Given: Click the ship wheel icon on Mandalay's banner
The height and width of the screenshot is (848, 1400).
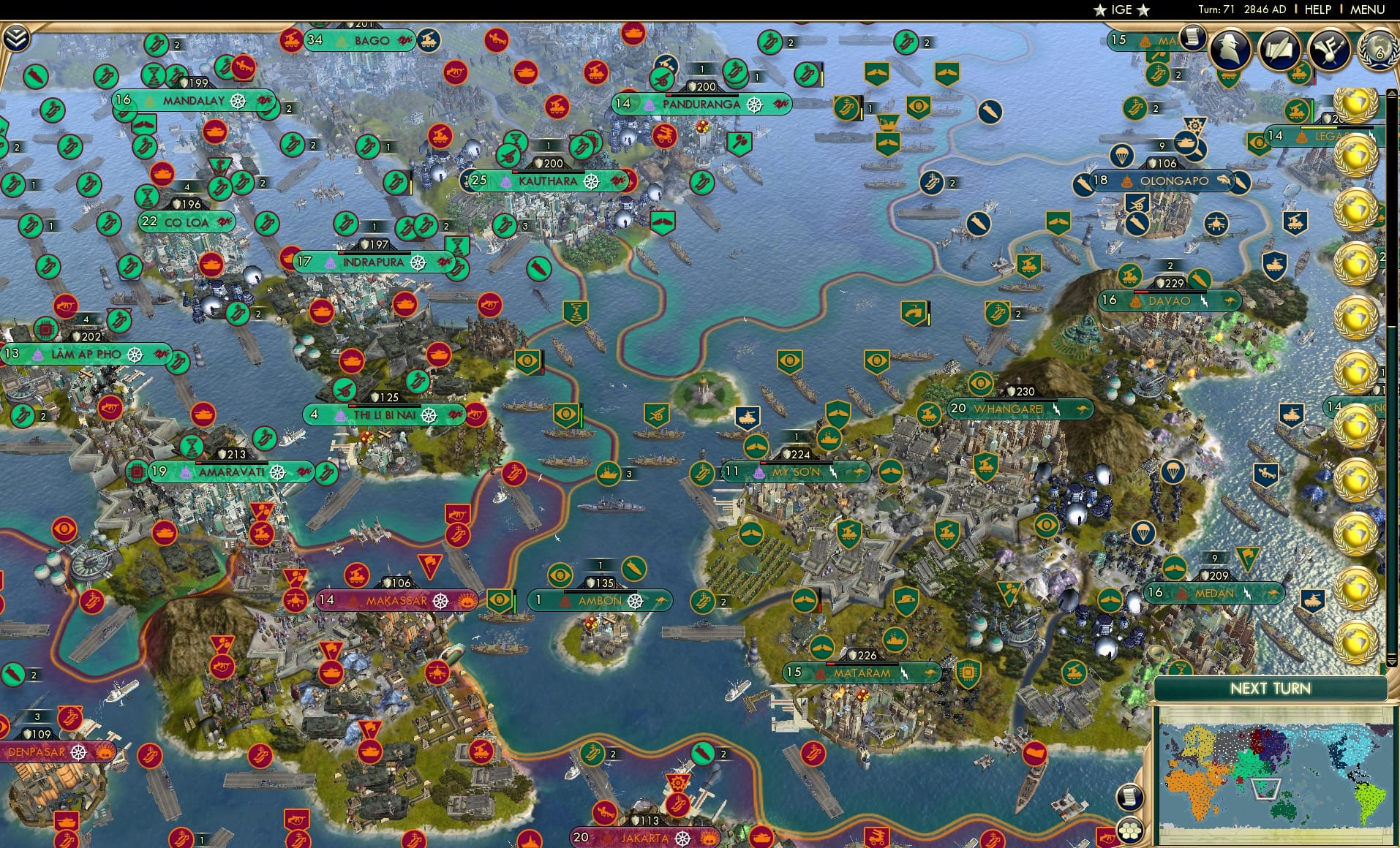Looking at the screenshot, I should pyautogui.click(x=237, y=102).
